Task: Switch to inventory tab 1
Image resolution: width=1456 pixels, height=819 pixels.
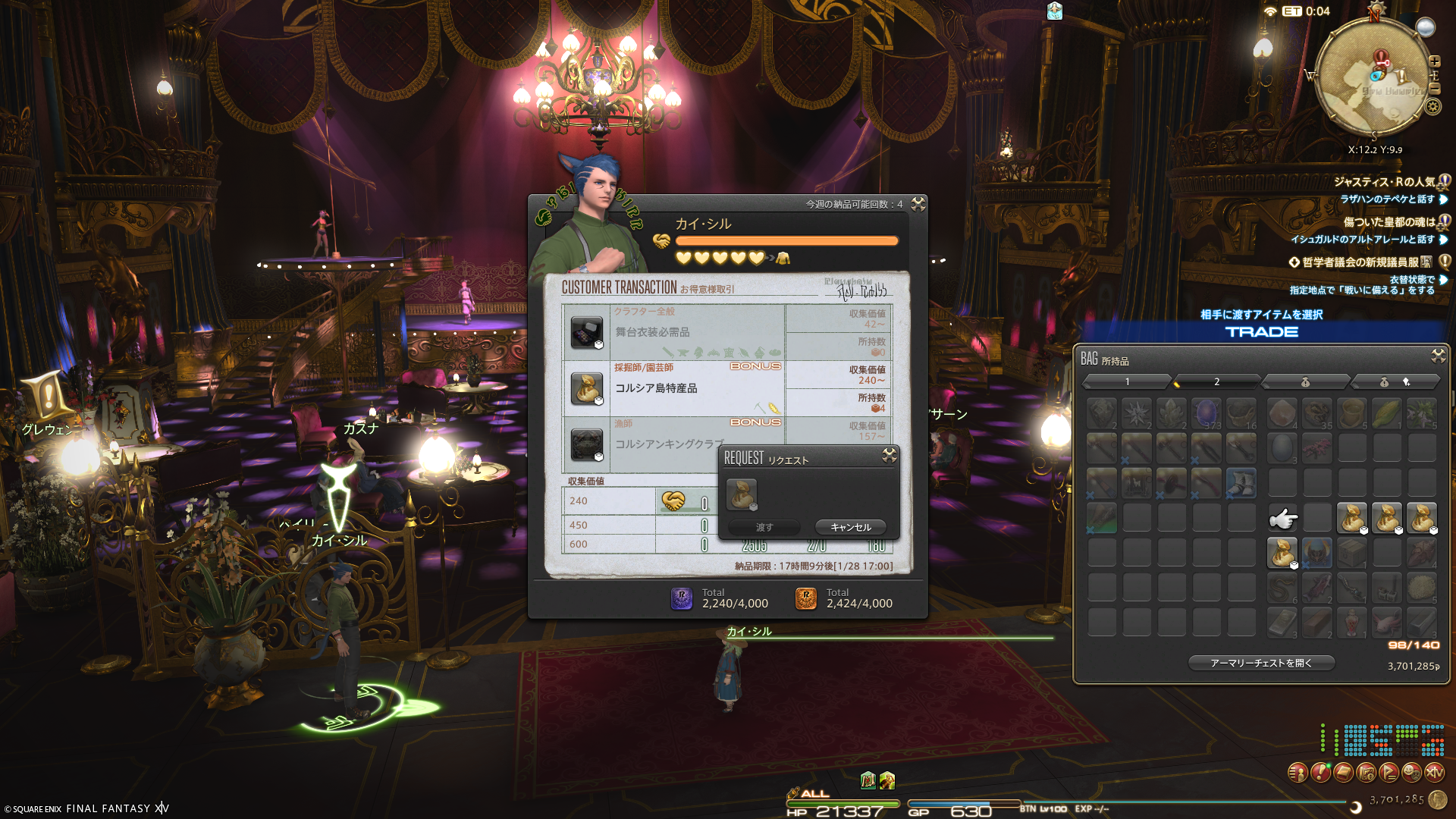Action: coord(1127,381)
